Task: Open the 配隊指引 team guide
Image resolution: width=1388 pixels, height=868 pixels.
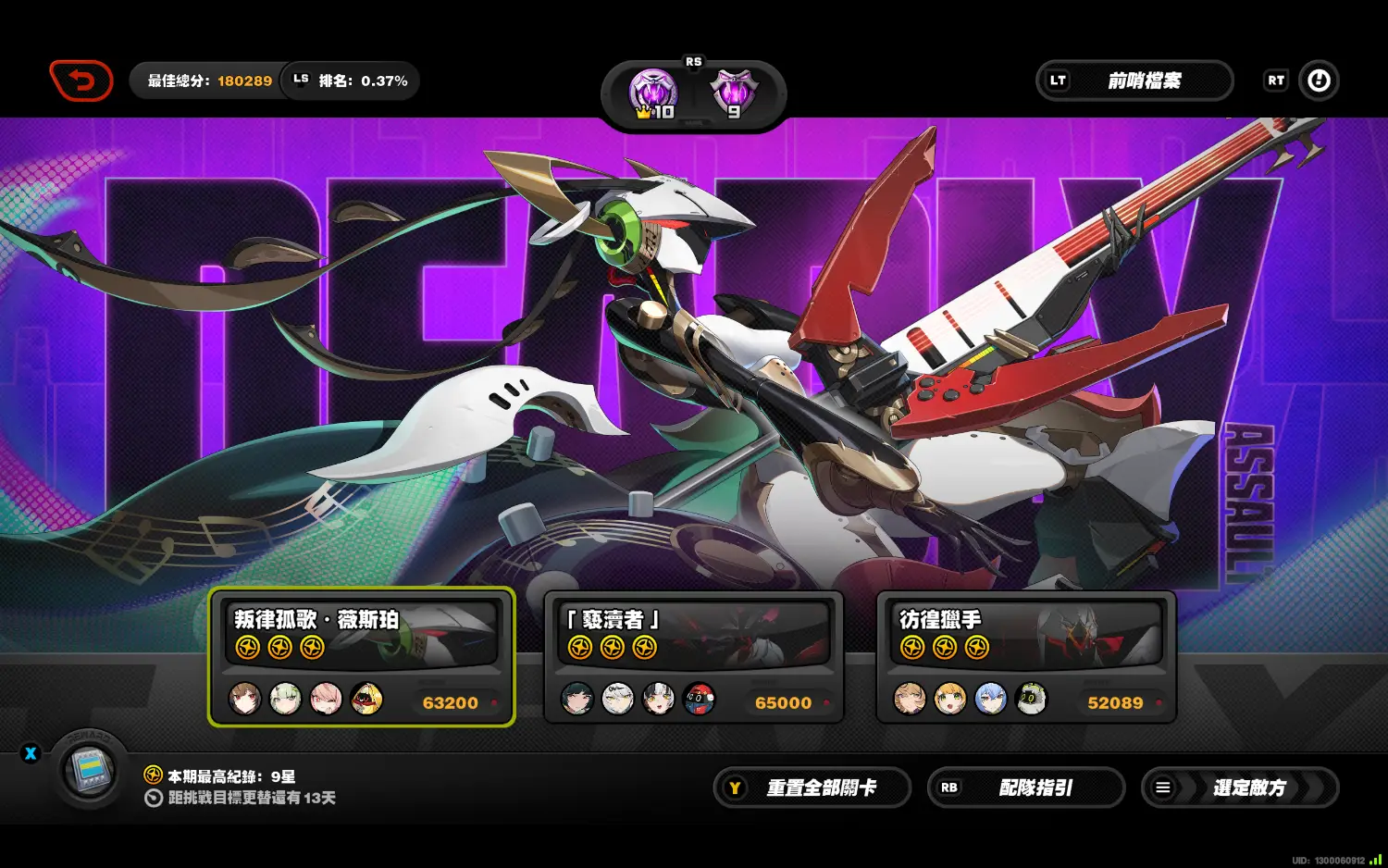Action: (x=1026, y=787)
